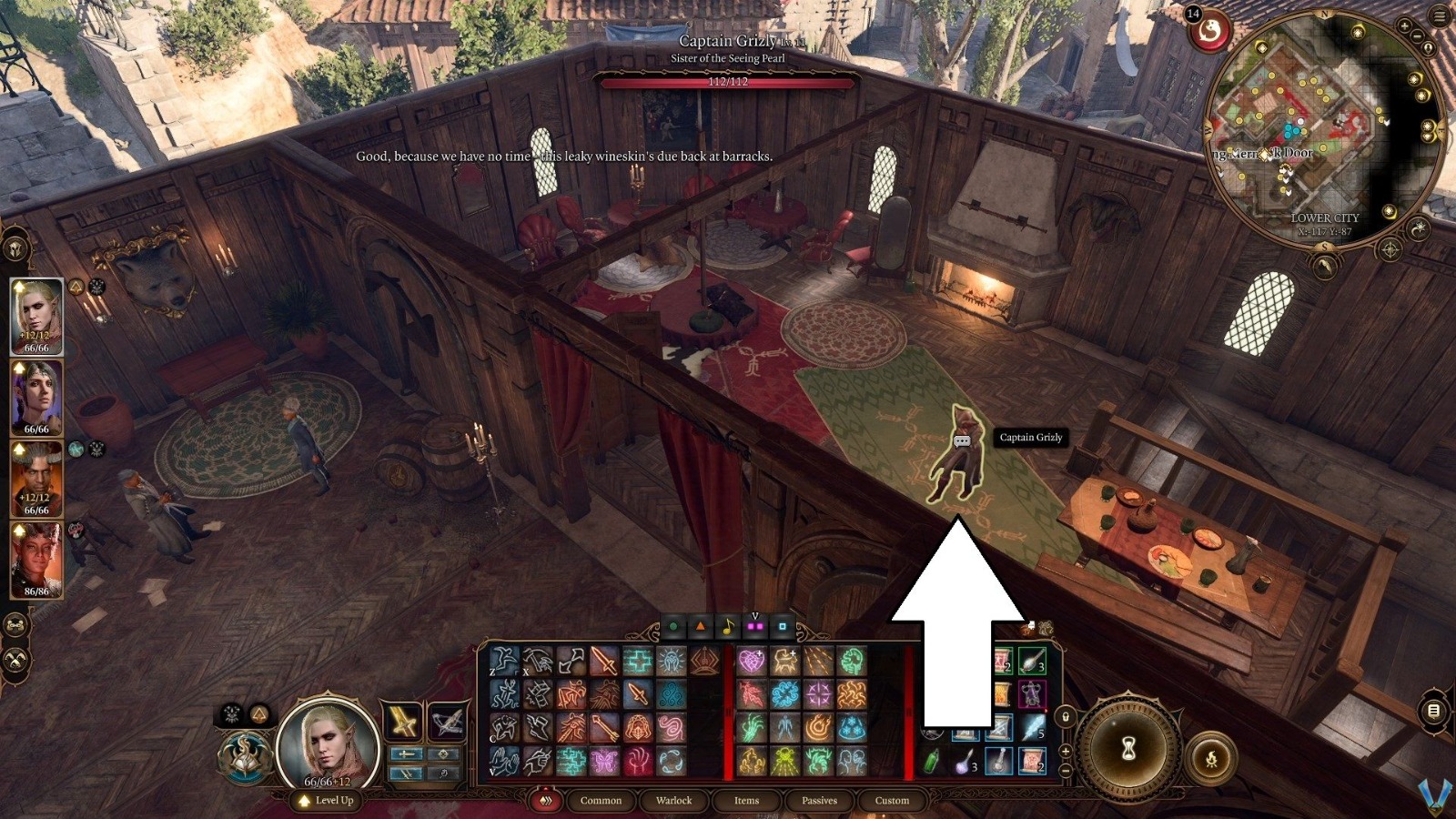Expand the hotbar using the plus button
Screen dimensions: 1456x819
[x=1067, y=752]
